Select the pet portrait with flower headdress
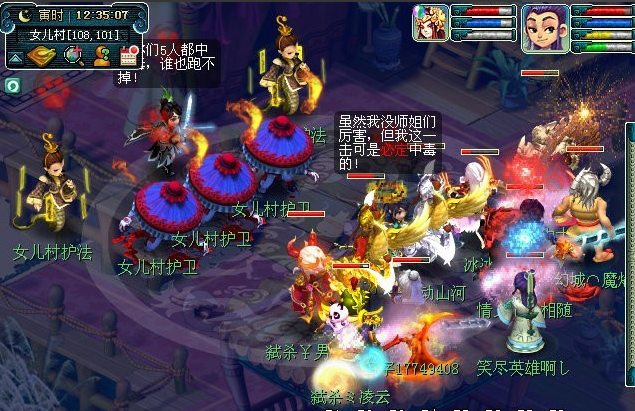Screen dimensions: 635x411 point(431,22)
